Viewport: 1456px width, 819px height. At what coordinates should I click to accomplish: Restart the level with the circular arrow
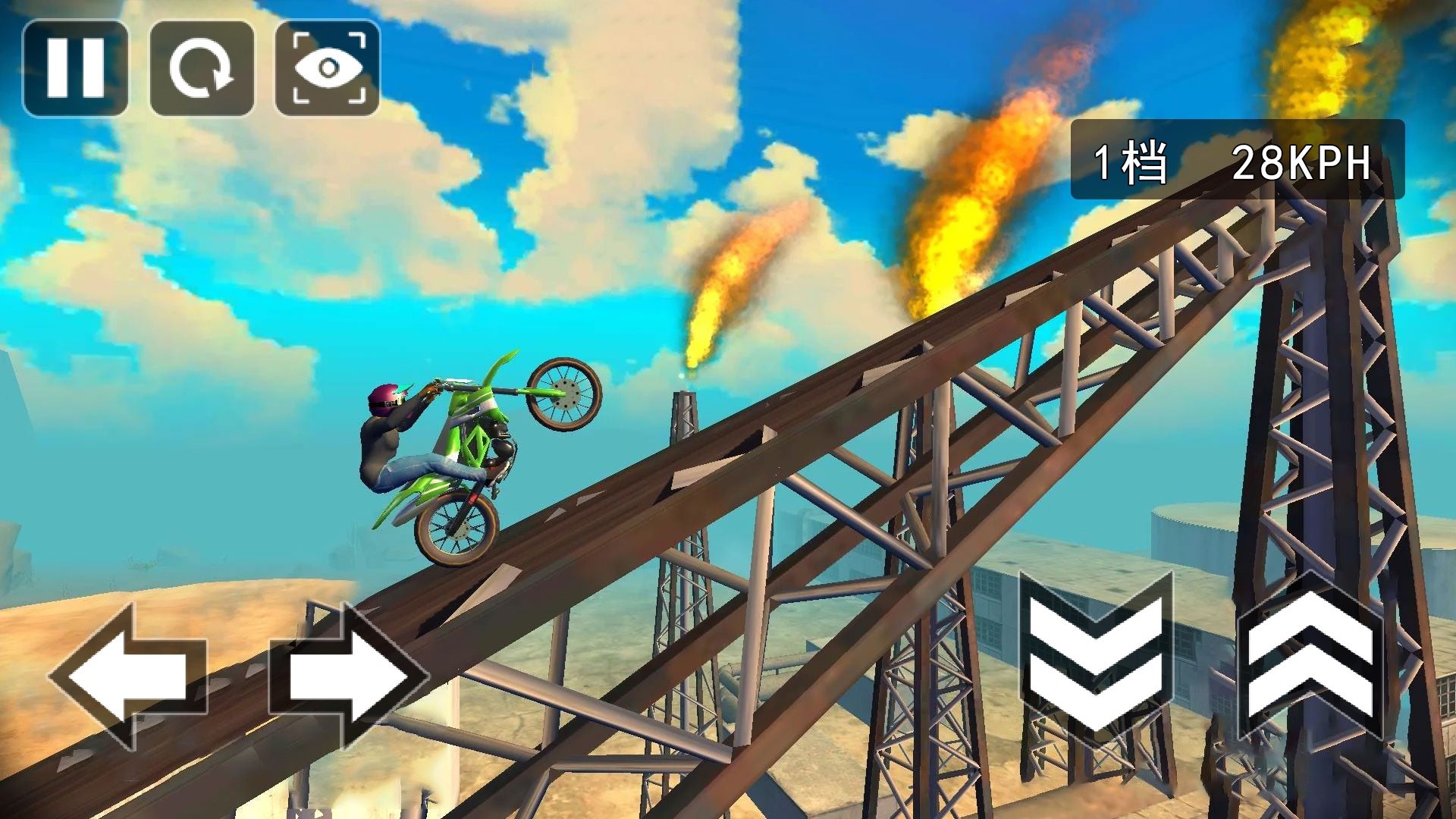[202, 68]
